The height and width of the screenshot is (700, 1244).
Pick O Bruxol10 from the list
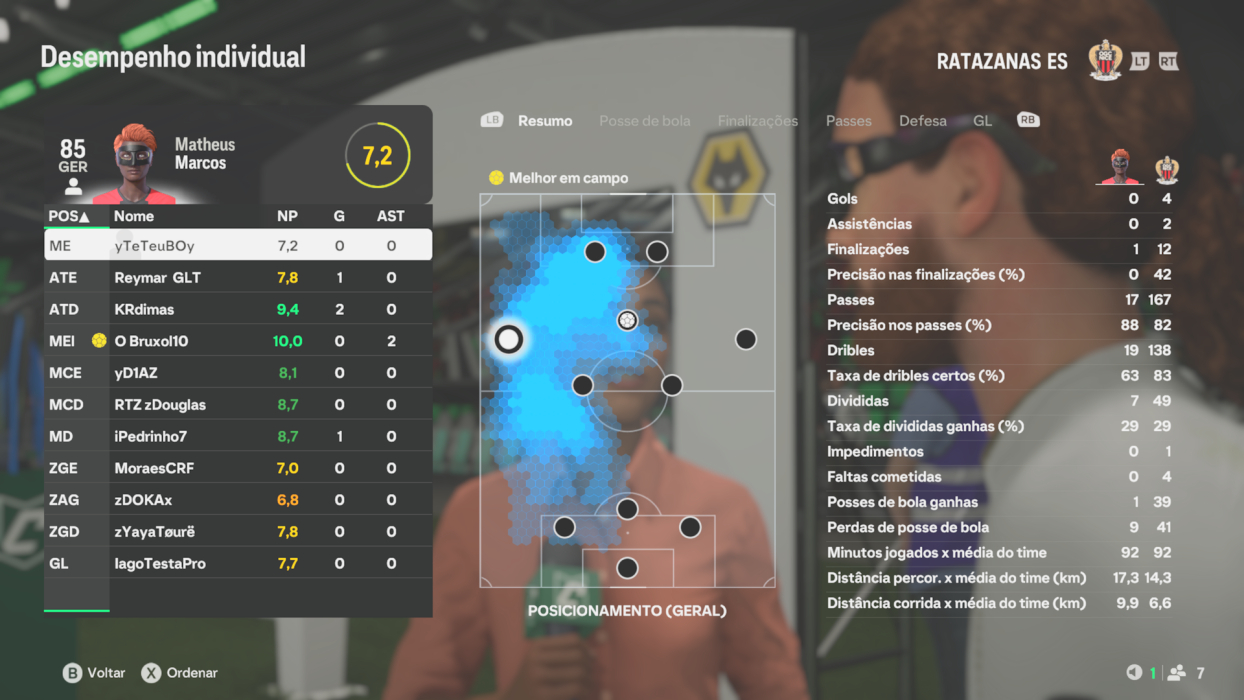coord(238,341)
